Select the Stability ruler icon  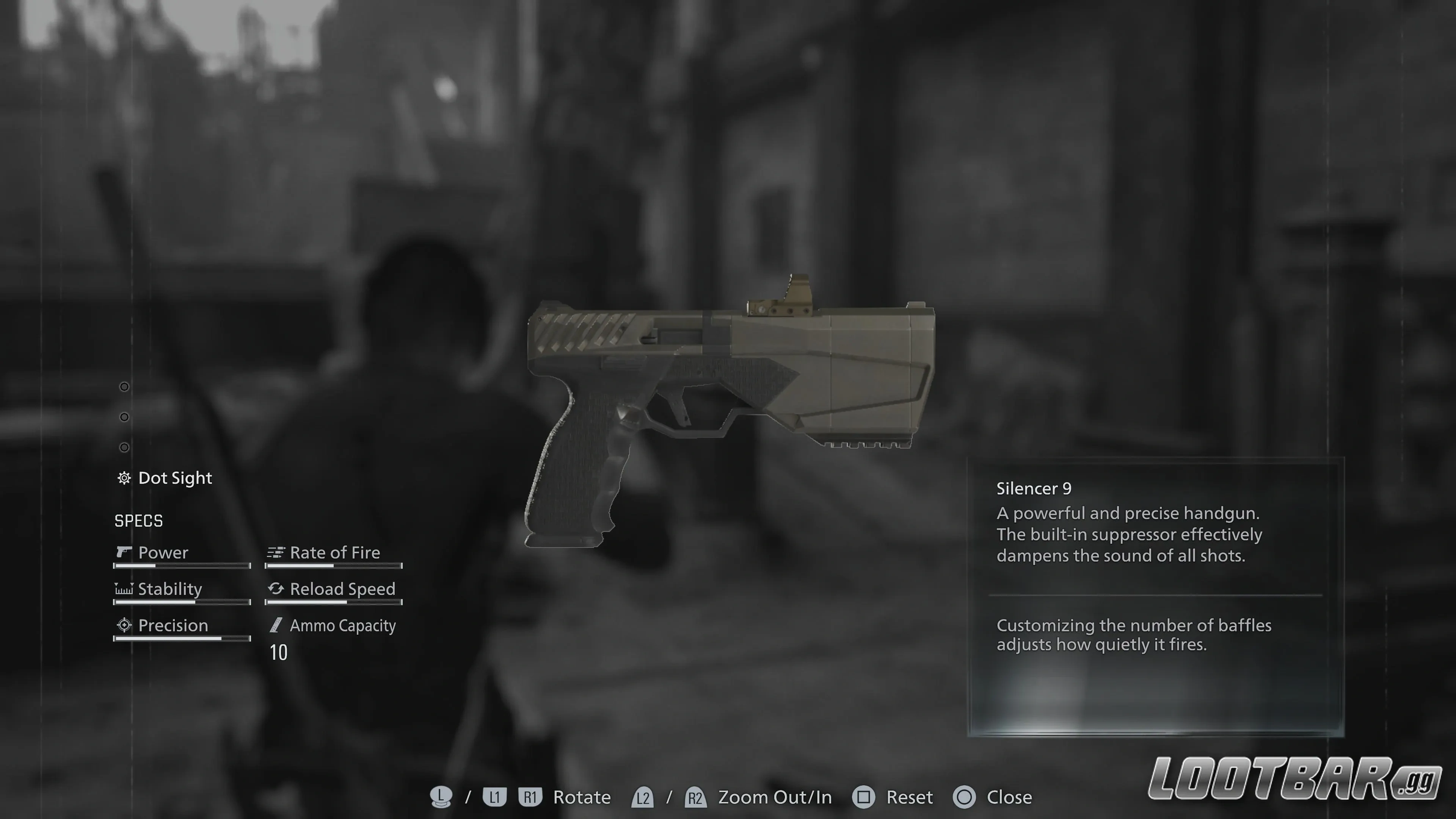click(x=123, y=589)
